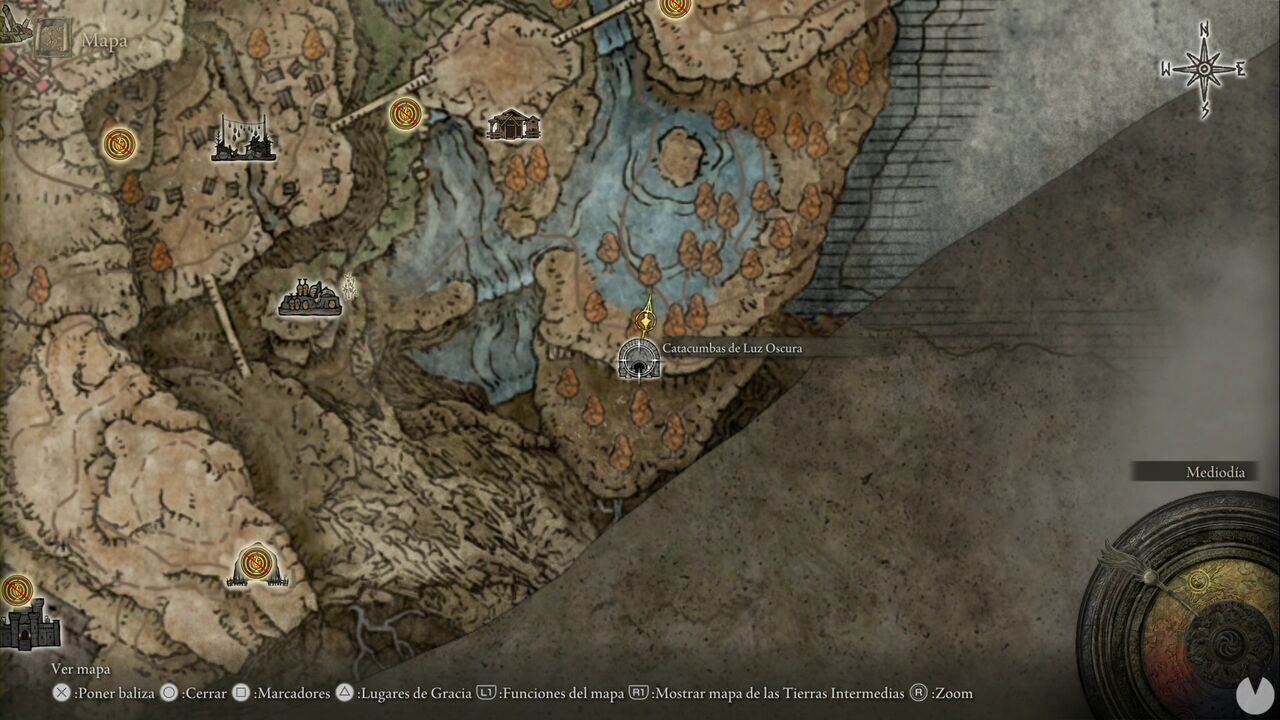
Task: Select the Site of Grace near the church
Action: [x=403, y=115]
